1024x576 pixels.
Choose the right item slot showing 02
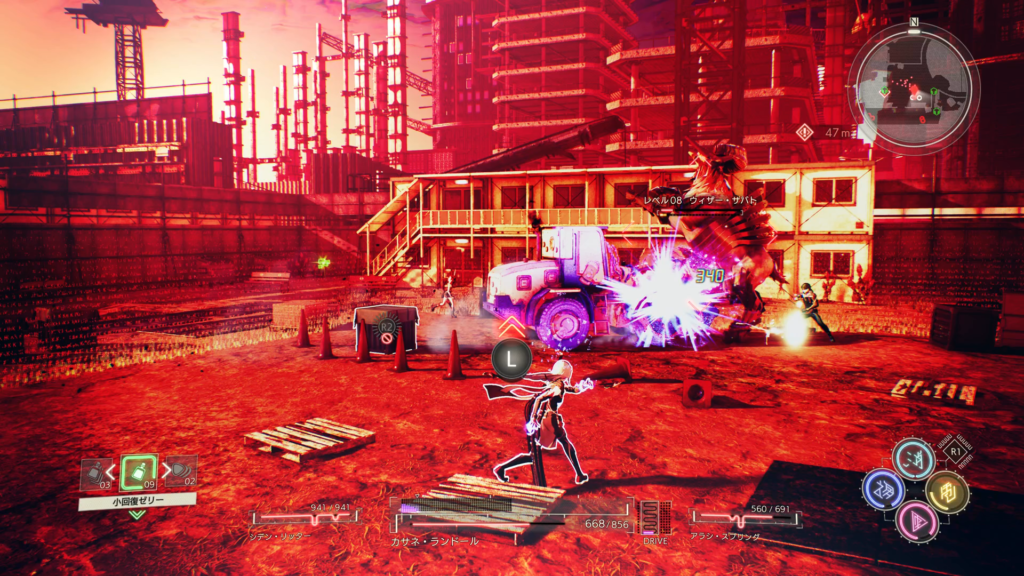tap(181, 472)
